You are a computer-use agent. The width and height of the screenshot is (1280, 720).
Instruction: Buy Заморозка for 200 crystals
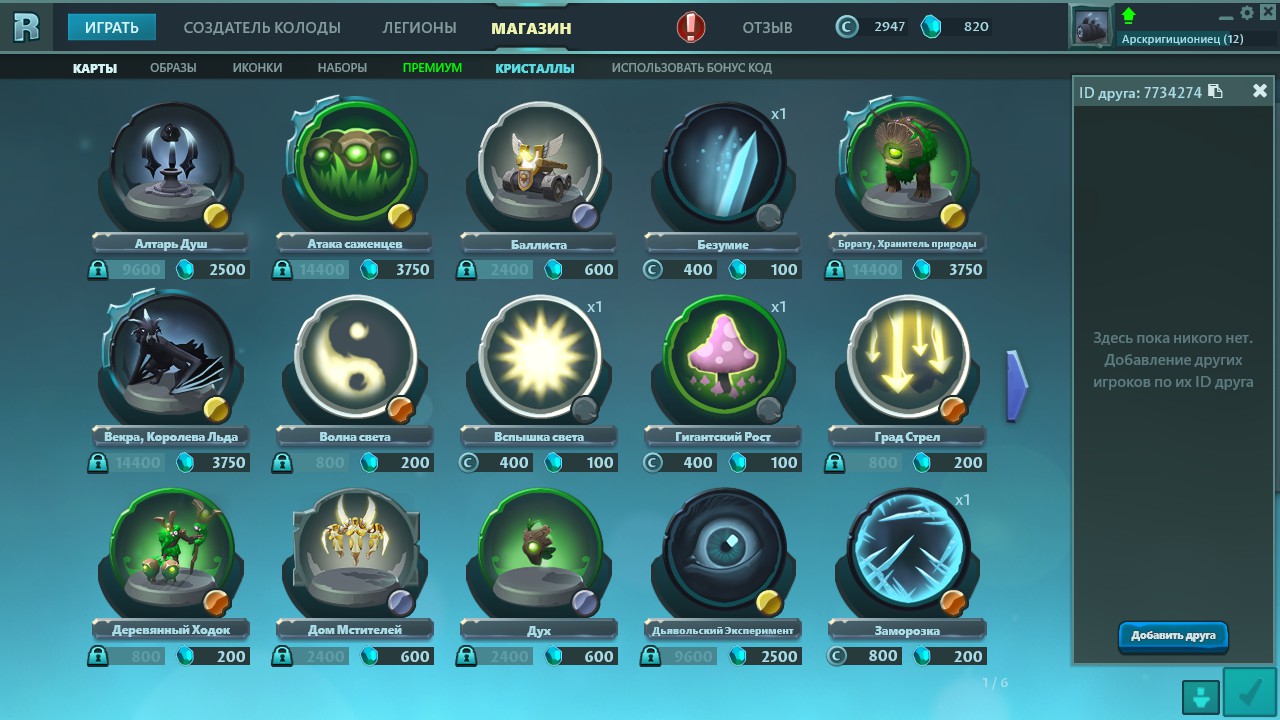click(956, 657)
